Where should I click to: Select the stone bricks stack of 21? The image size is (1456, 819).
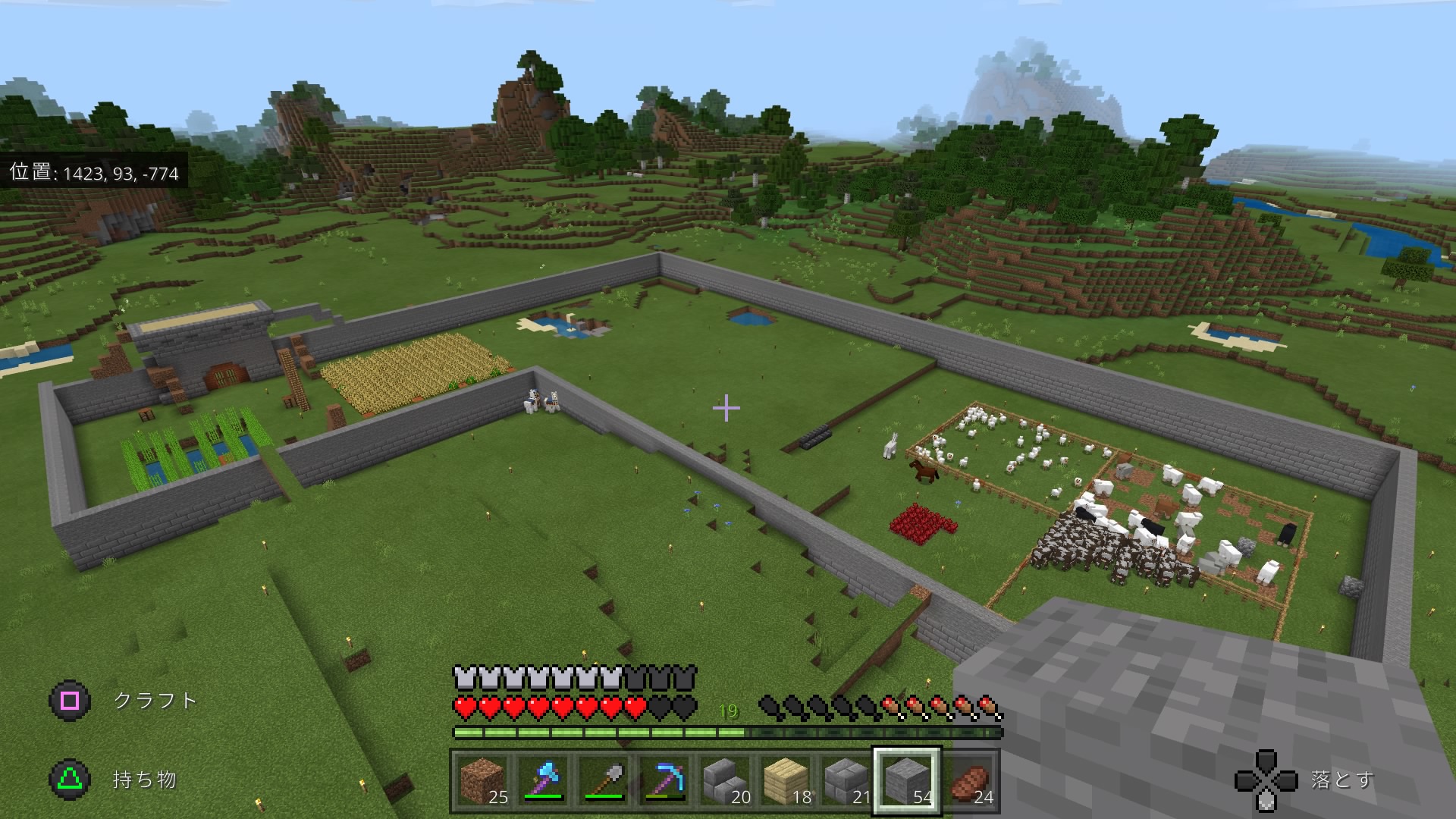(x=847, y=780)
